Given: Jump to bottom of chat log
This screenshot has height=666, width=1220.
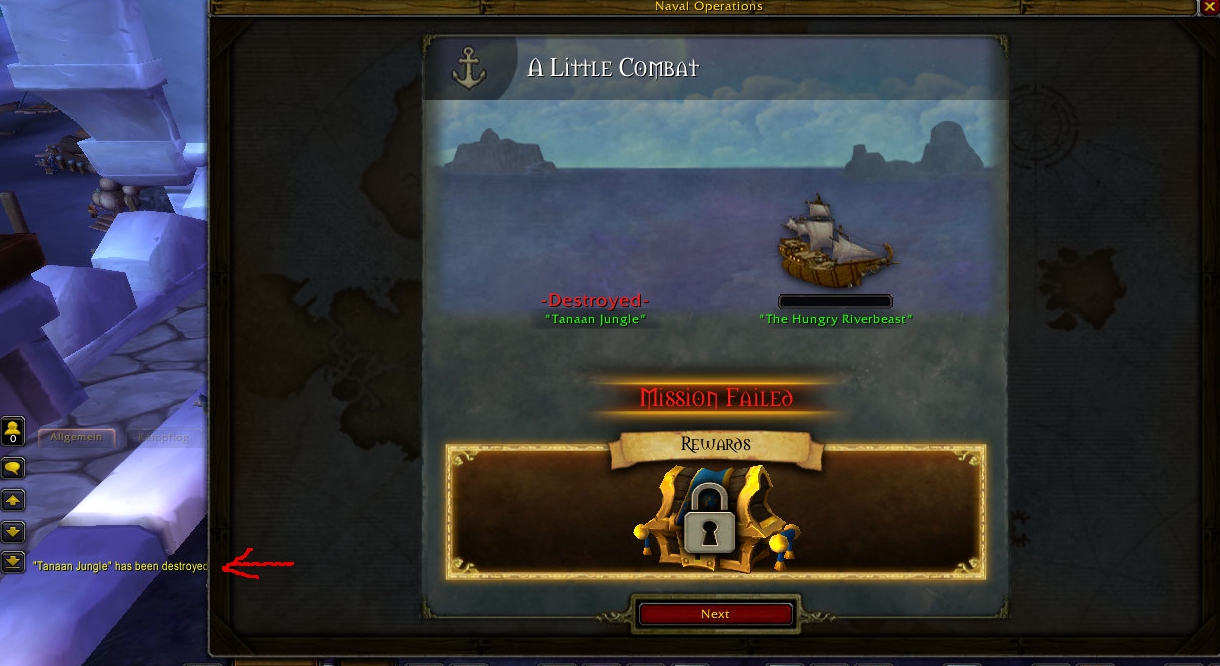Looking at the screenshot, I should click(x=13, y=562).
